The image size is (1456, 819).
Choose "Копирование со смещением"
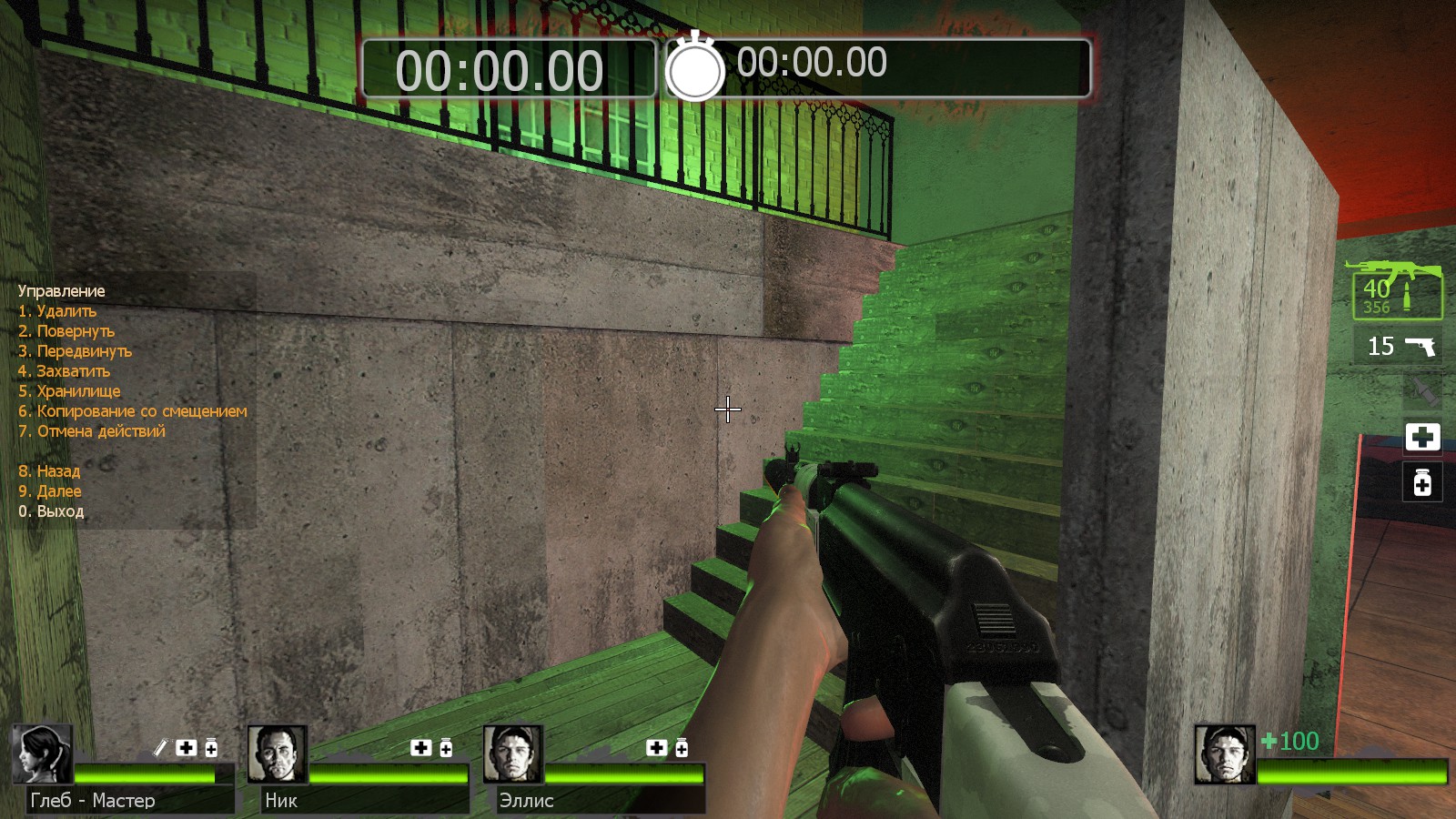coord(132,411)
